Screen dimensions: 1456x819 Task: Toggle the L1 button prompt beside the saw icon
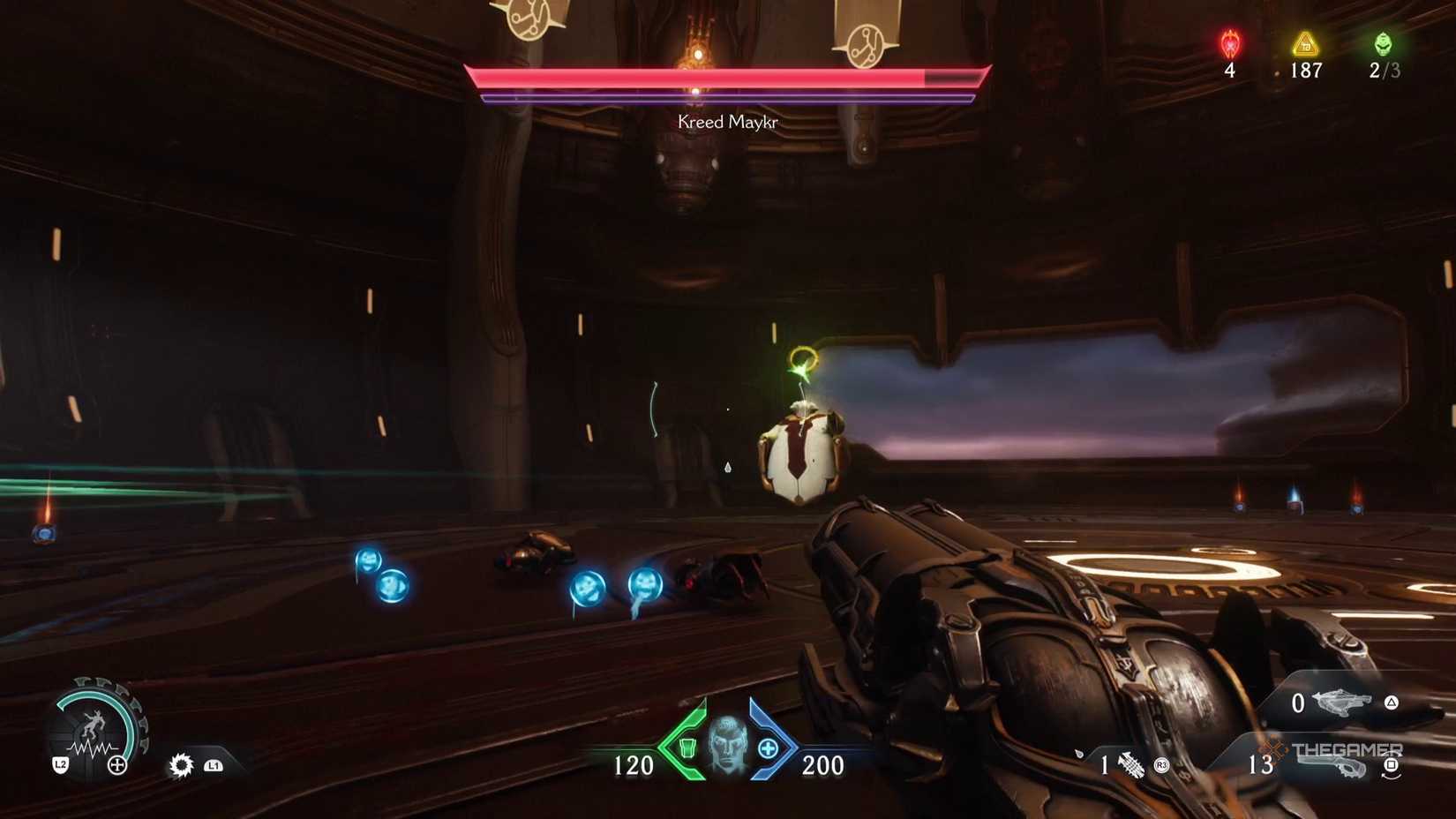tap(213, 765)
